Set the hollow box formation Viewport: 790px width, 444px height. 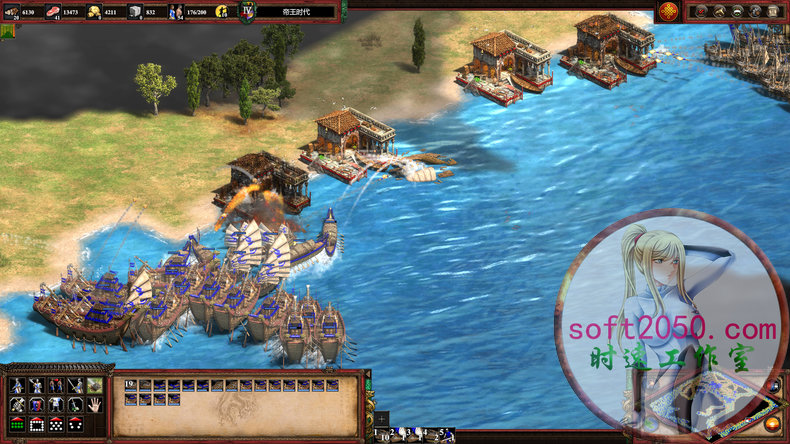pyautogui.click(x=36, y=424)
